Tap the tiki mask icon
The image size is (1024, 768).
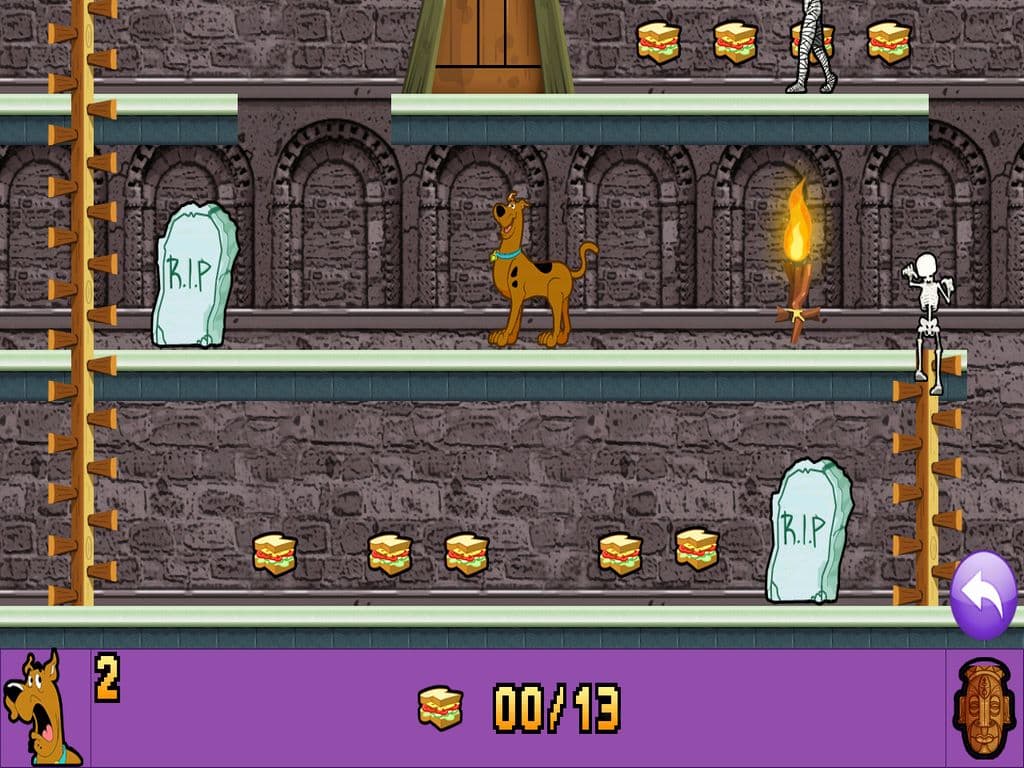(984, 708)
